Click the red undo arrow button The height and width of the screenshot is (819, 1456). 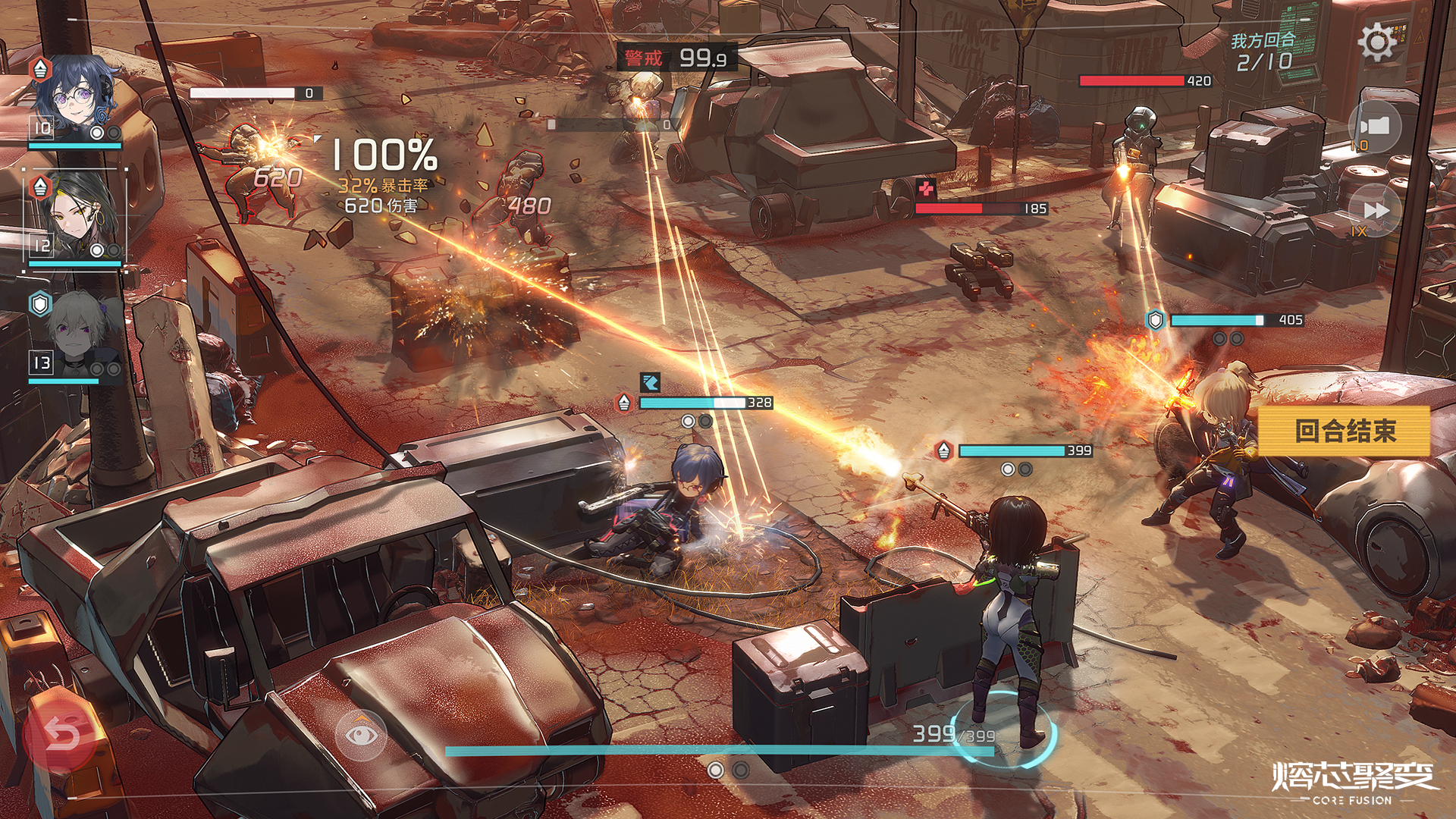61,733
